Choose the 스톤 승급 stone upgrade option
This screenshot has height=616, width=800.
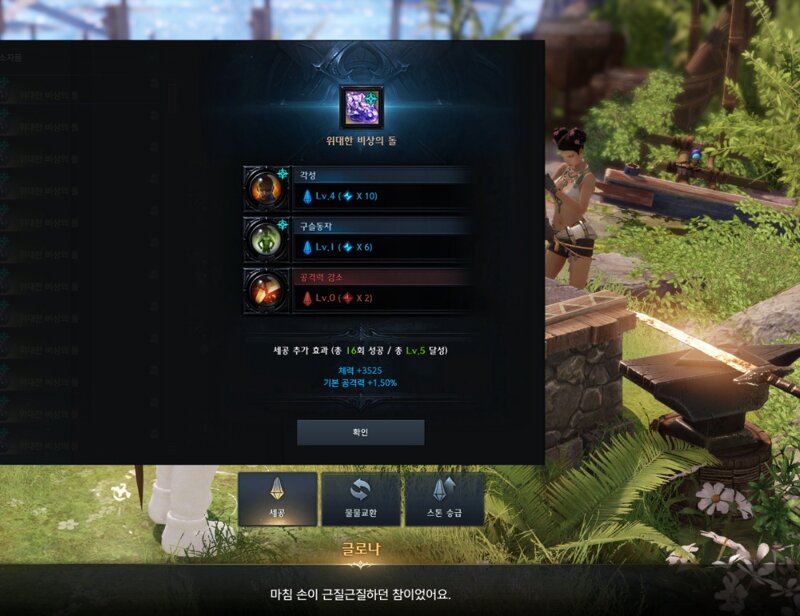[x=444, y=499]
